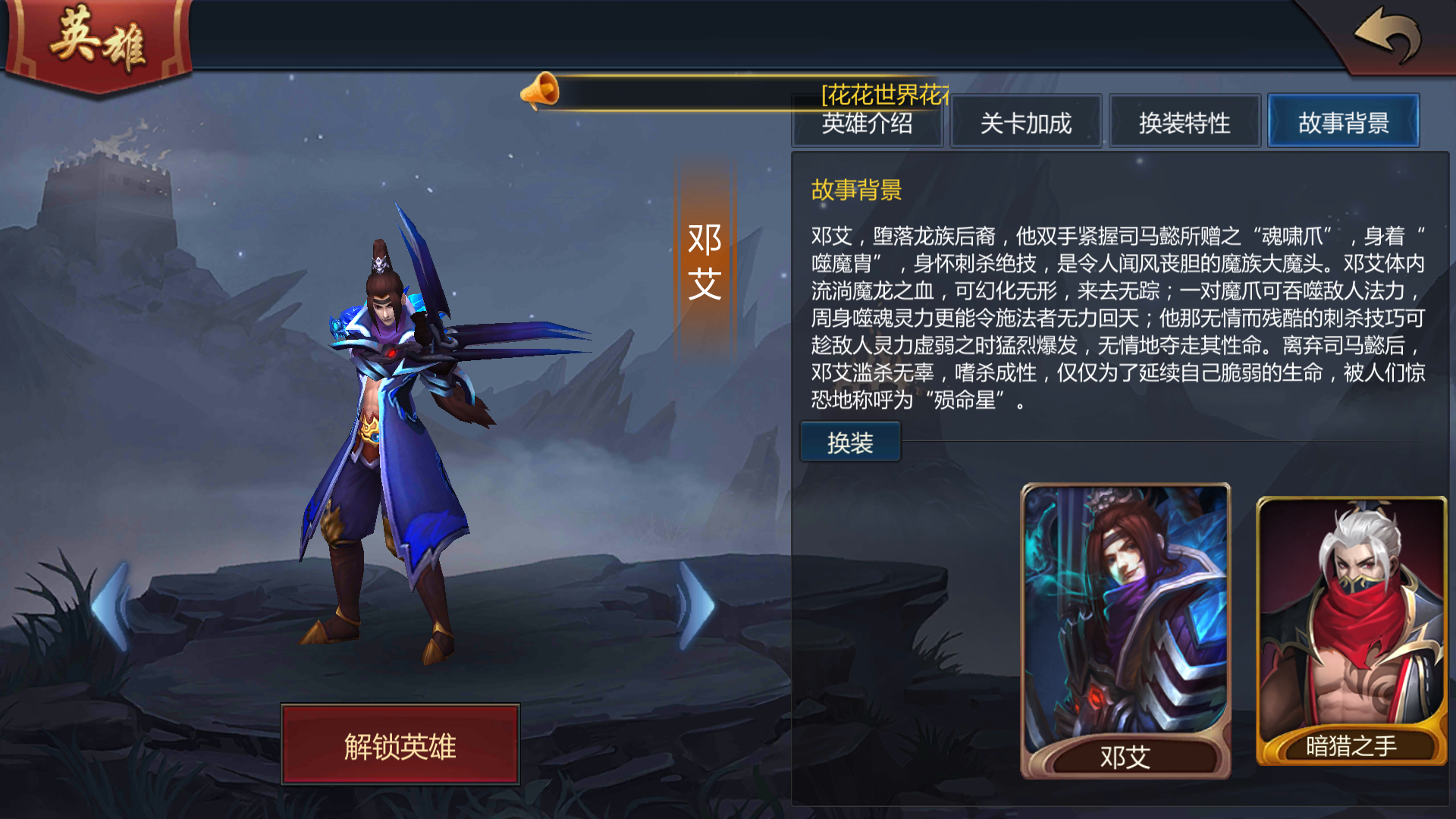Switch to the 英雄介绍 tab
This screenshot has width=1456, height=819.
[x=868, y=121]
